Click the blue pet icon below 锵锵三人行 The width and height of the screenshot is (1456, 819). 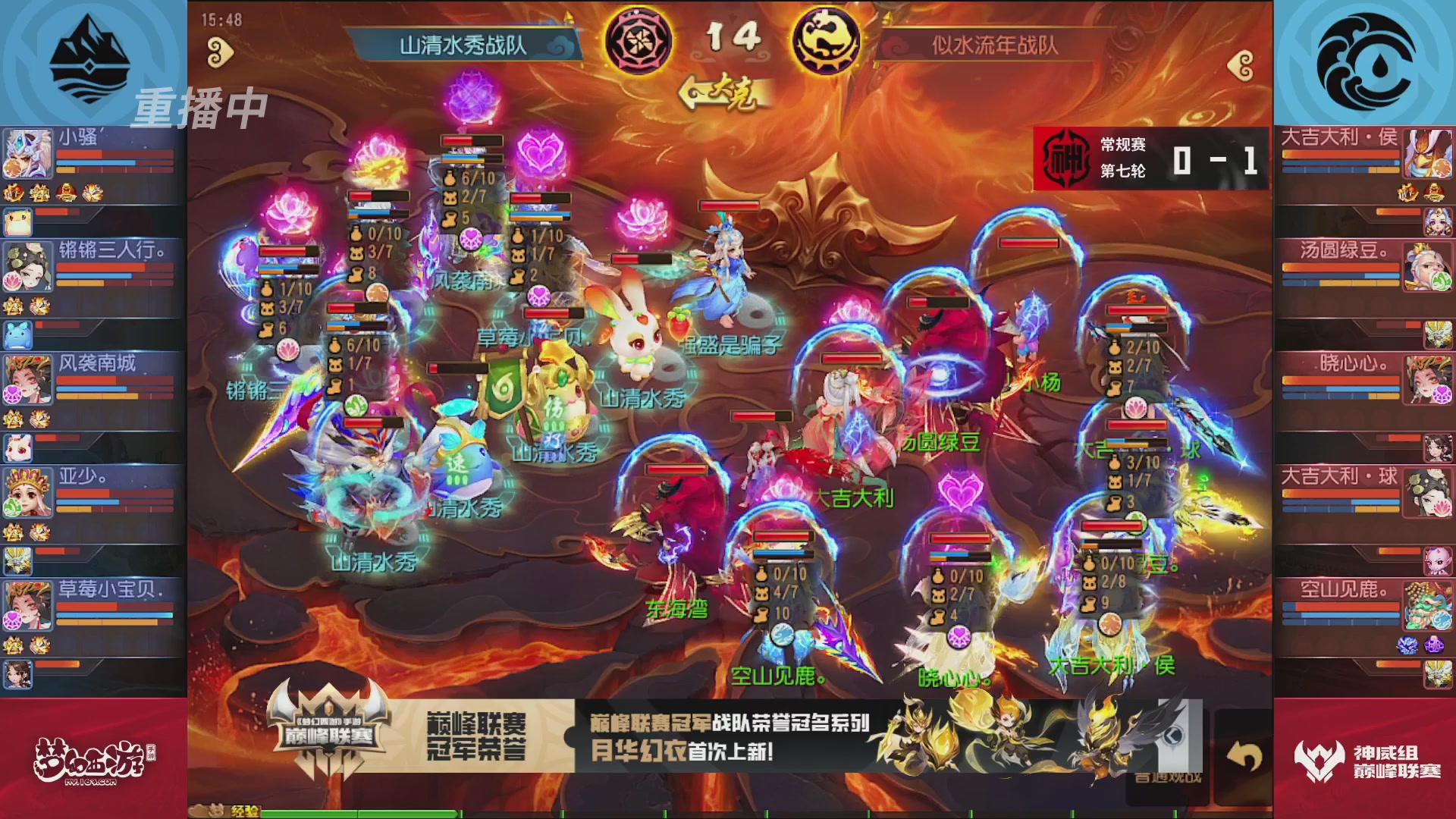tap(17, 334)
